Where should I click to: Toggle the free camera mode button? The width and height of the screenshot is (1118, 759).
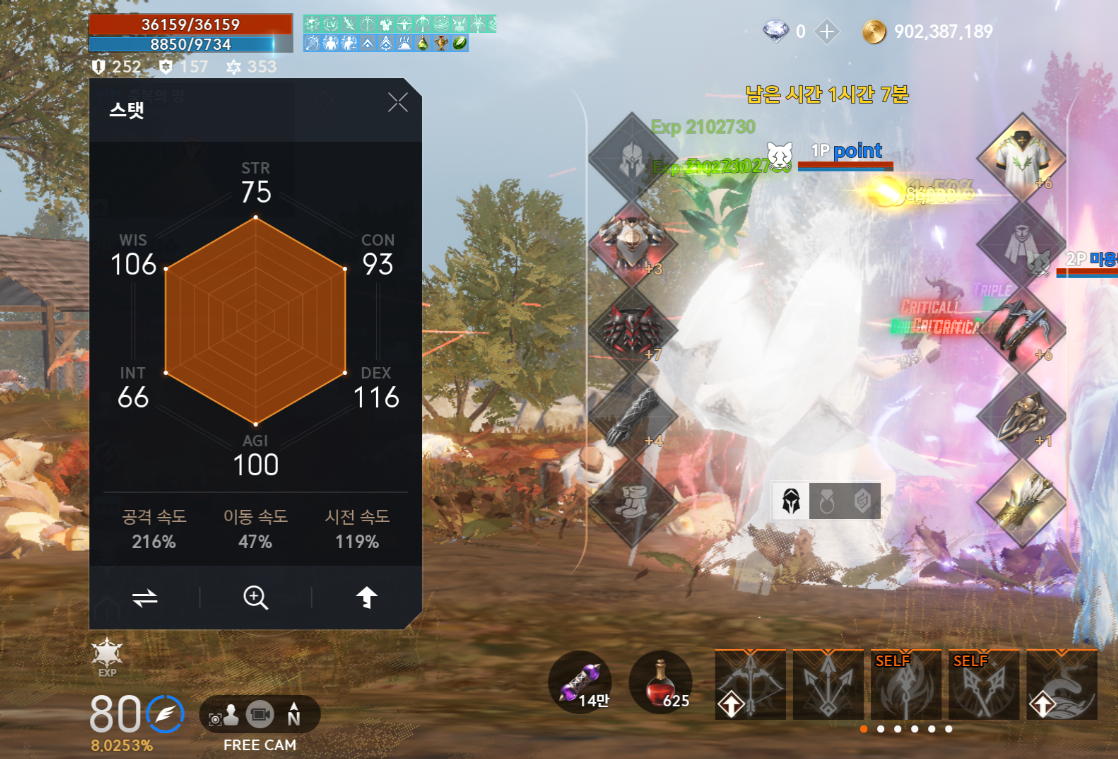pos(260,716)
